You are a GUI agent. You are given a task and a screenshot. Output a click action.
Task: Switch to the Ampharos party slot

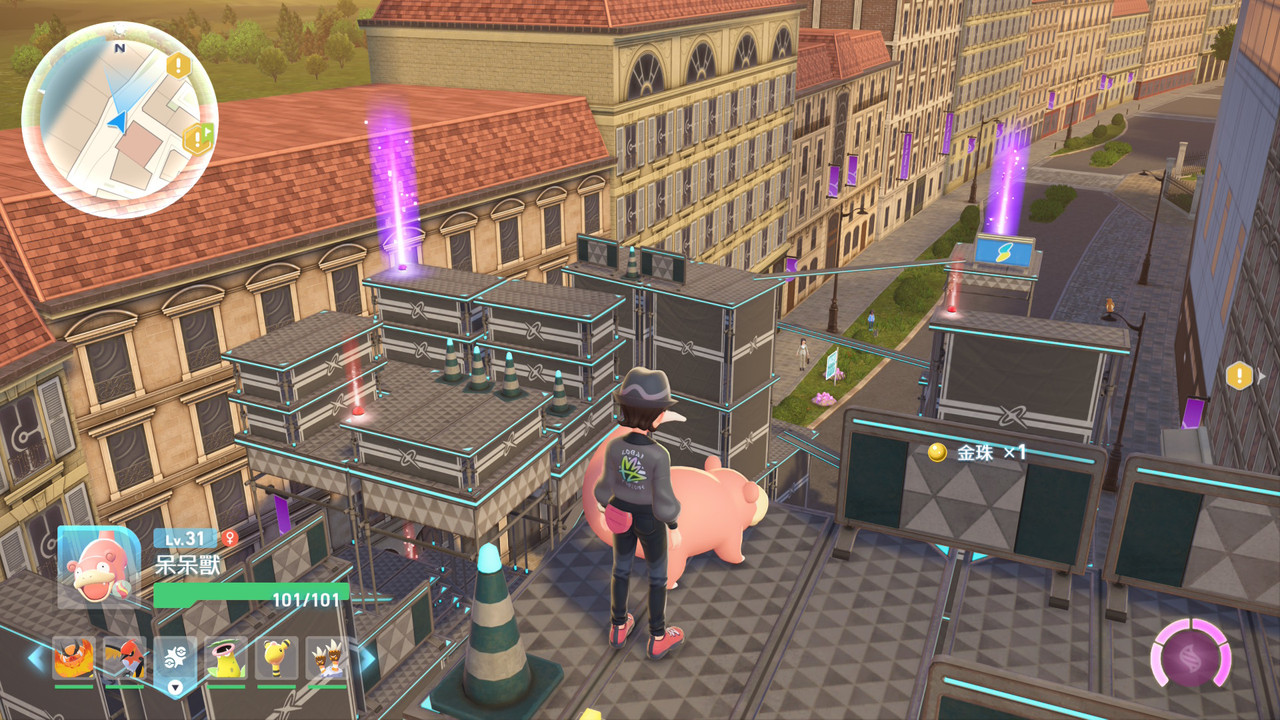pos(277,658)
